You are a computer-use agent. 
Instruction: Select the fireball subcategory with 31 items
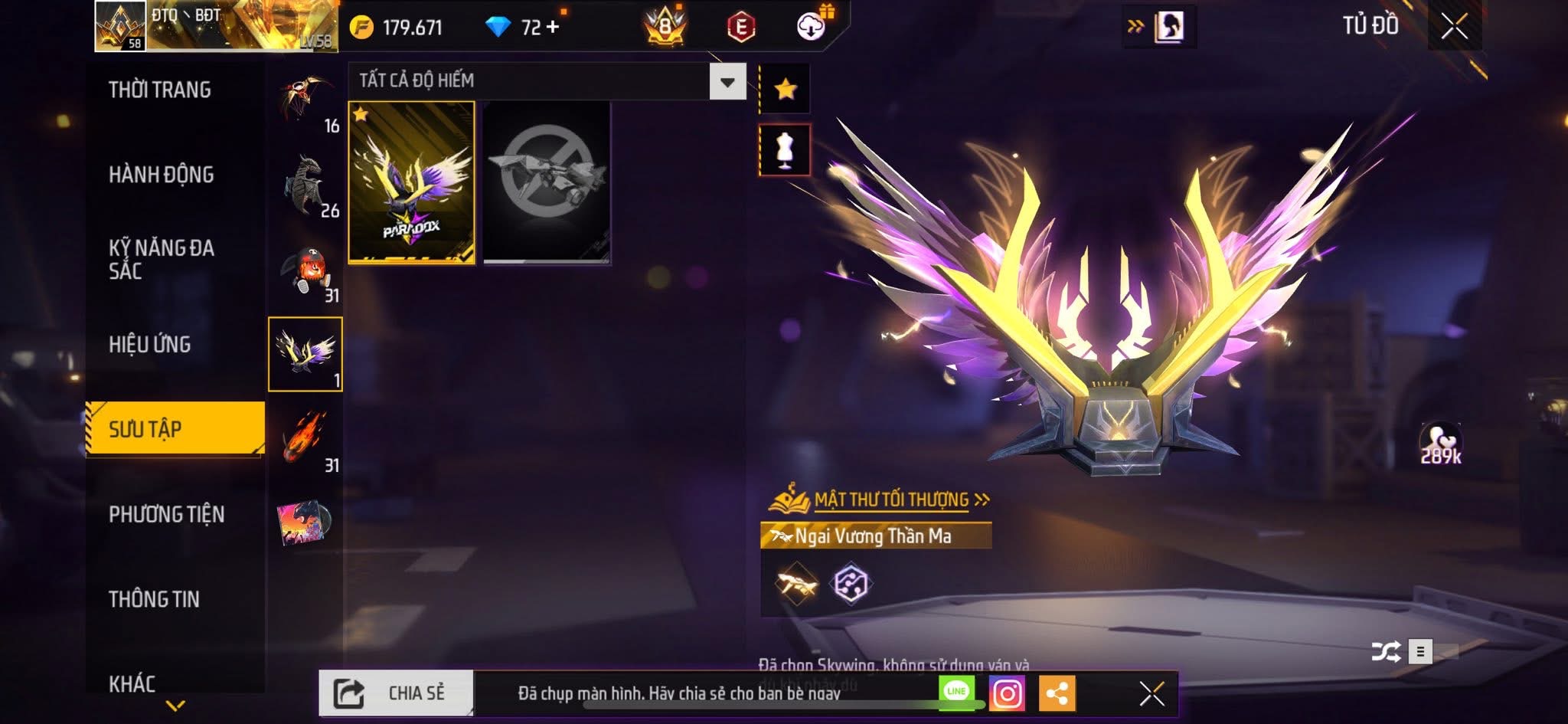pyautogui.click(x=305, y=439)
